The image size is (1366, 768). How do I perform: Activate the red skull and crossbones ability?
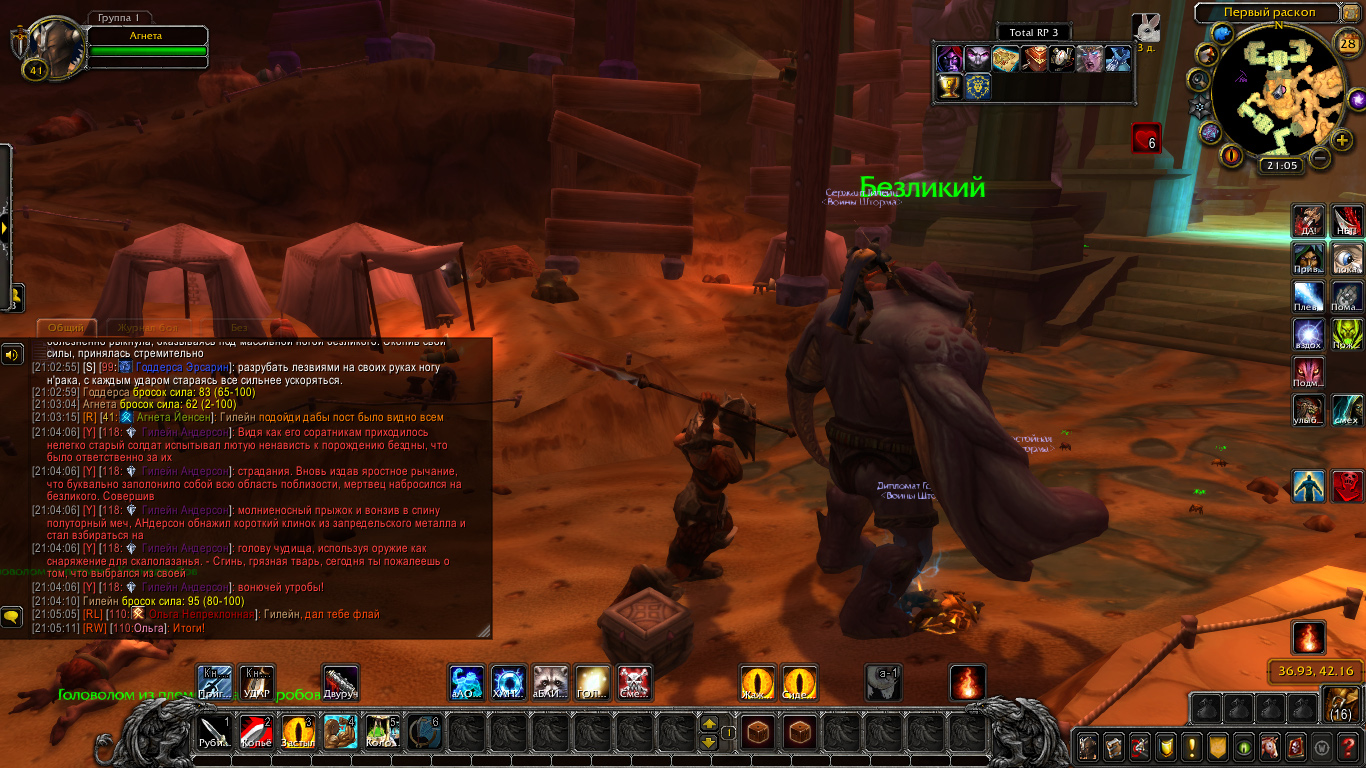[x=634, y=683]
